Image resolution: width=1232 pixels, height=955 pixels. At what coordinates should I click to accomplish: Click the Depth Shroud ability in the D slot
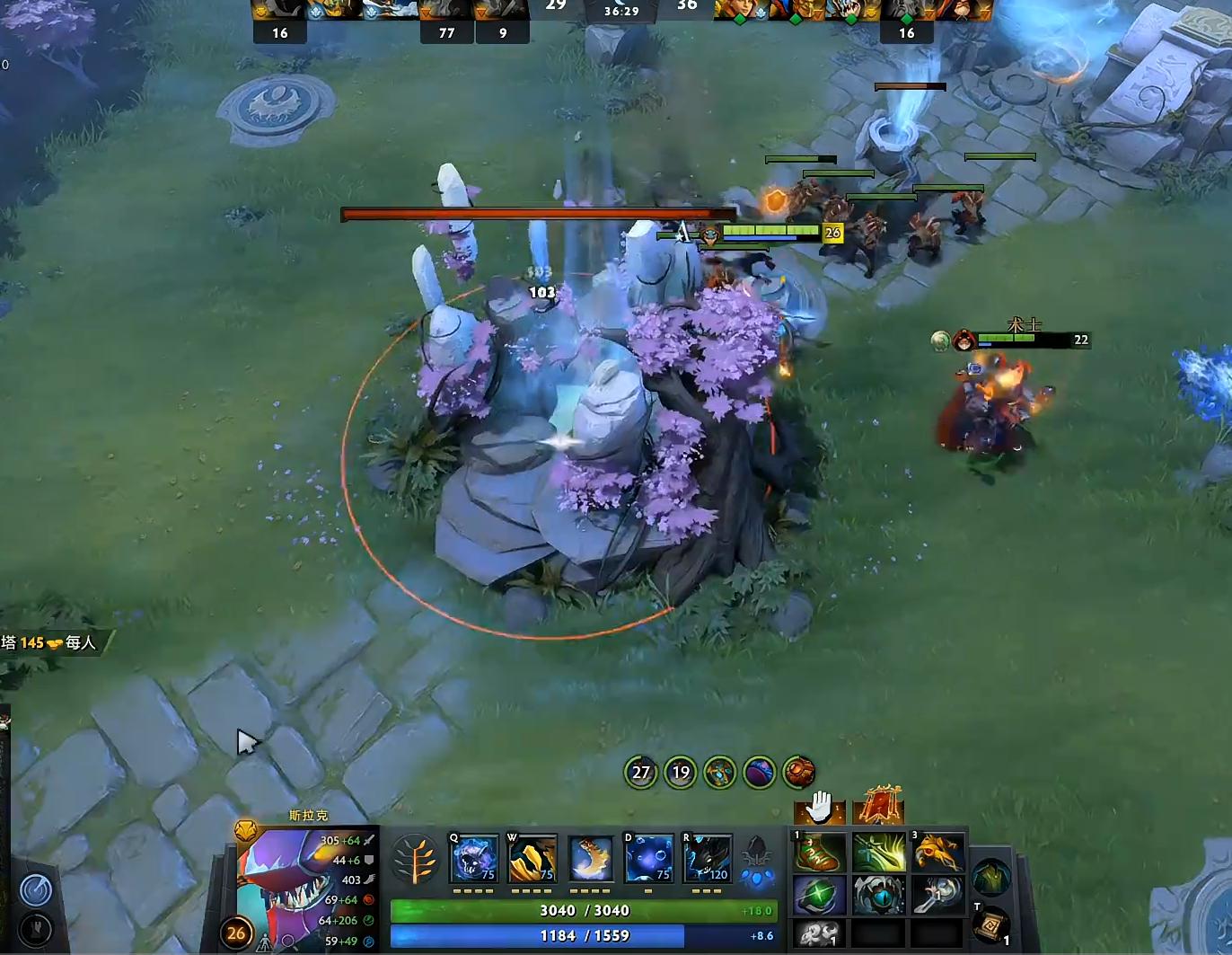[x=648, y=859]
